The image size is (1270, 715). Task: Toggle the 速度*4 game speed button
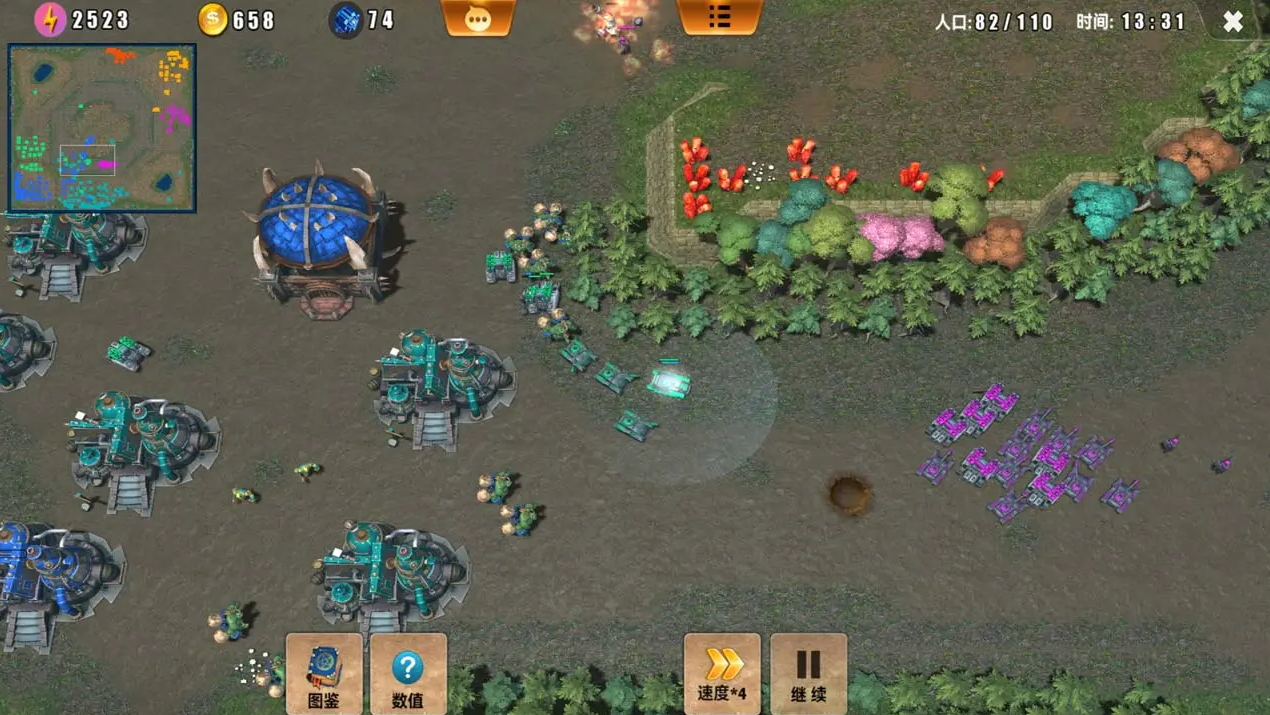[722, 673]
